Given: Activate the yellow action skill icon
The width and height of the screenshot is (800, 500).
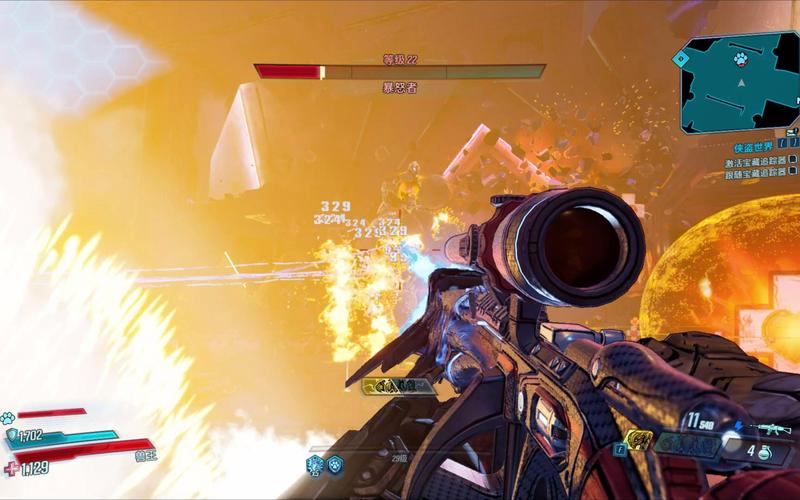Looking at the screenshot, I should click(637, 438).
